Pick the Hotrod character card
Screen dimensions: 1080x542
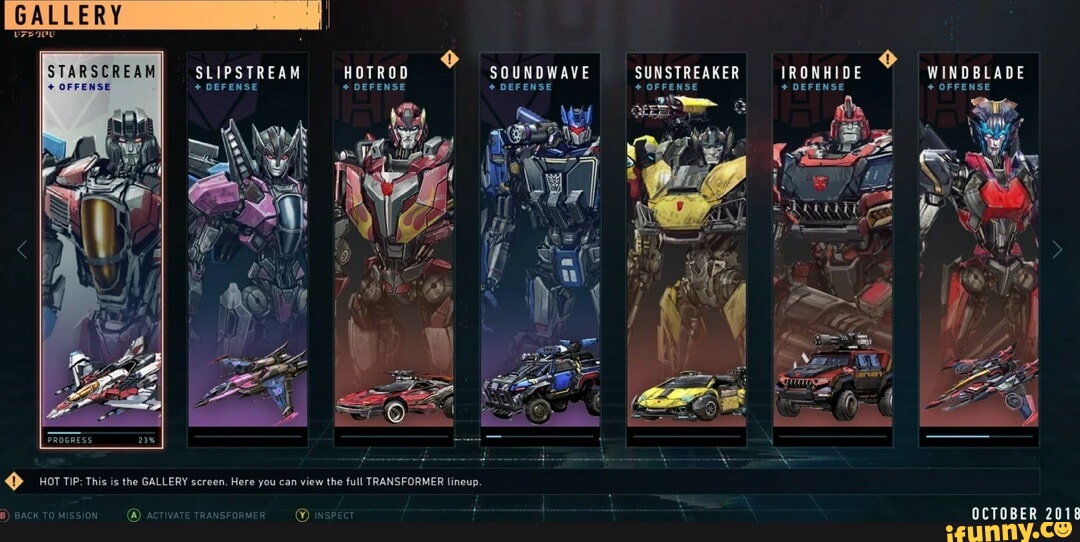coord(393,250)
